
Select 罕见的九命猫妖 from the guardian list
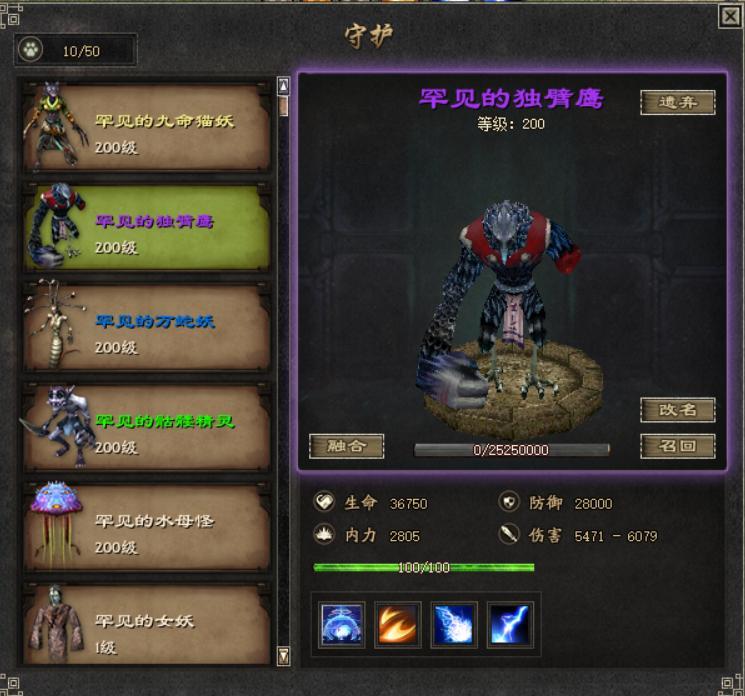pyautogui.click(x=148, y=130)
